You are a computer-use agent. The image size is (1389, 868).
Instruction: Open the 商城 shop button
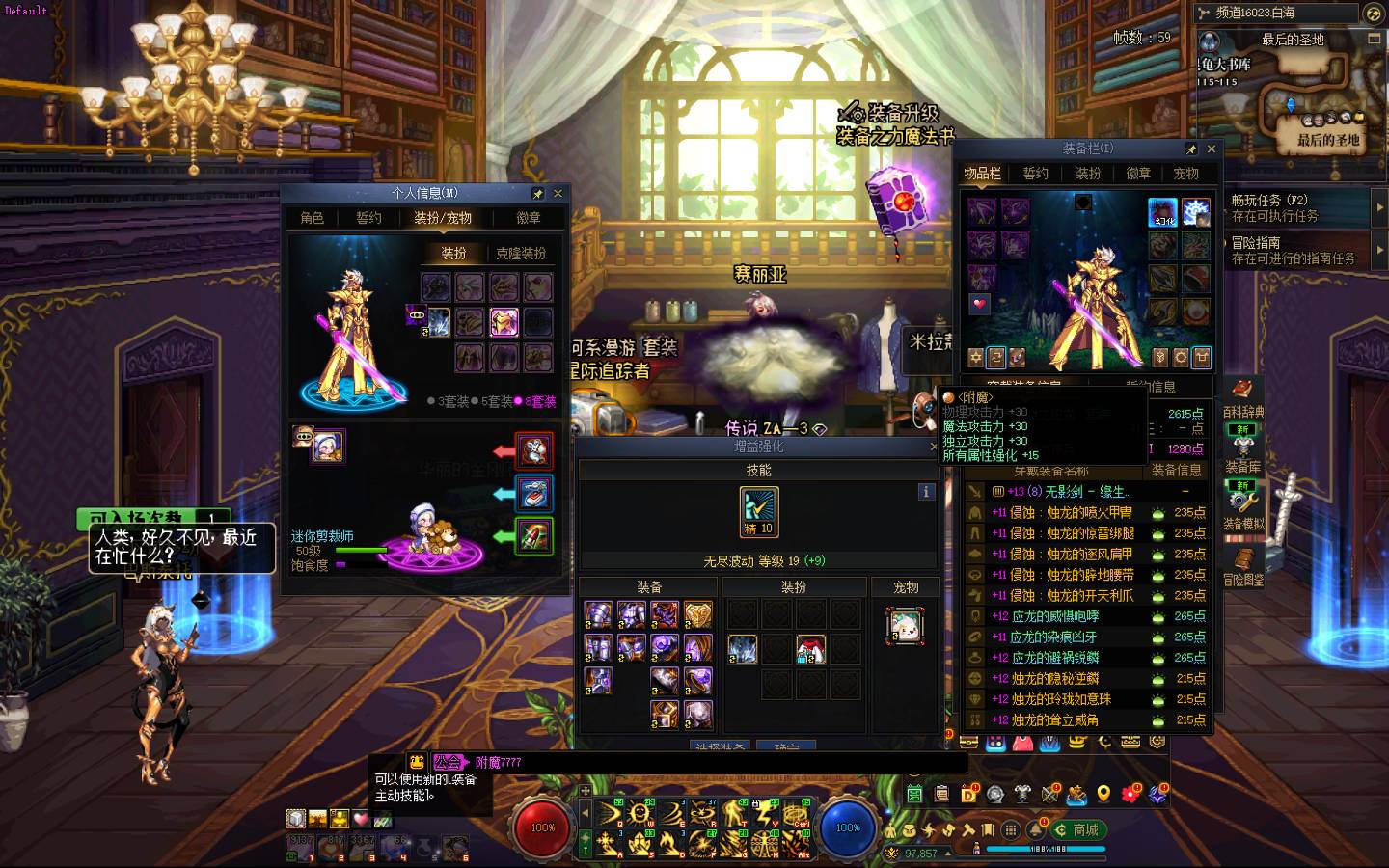[1078, 829]
